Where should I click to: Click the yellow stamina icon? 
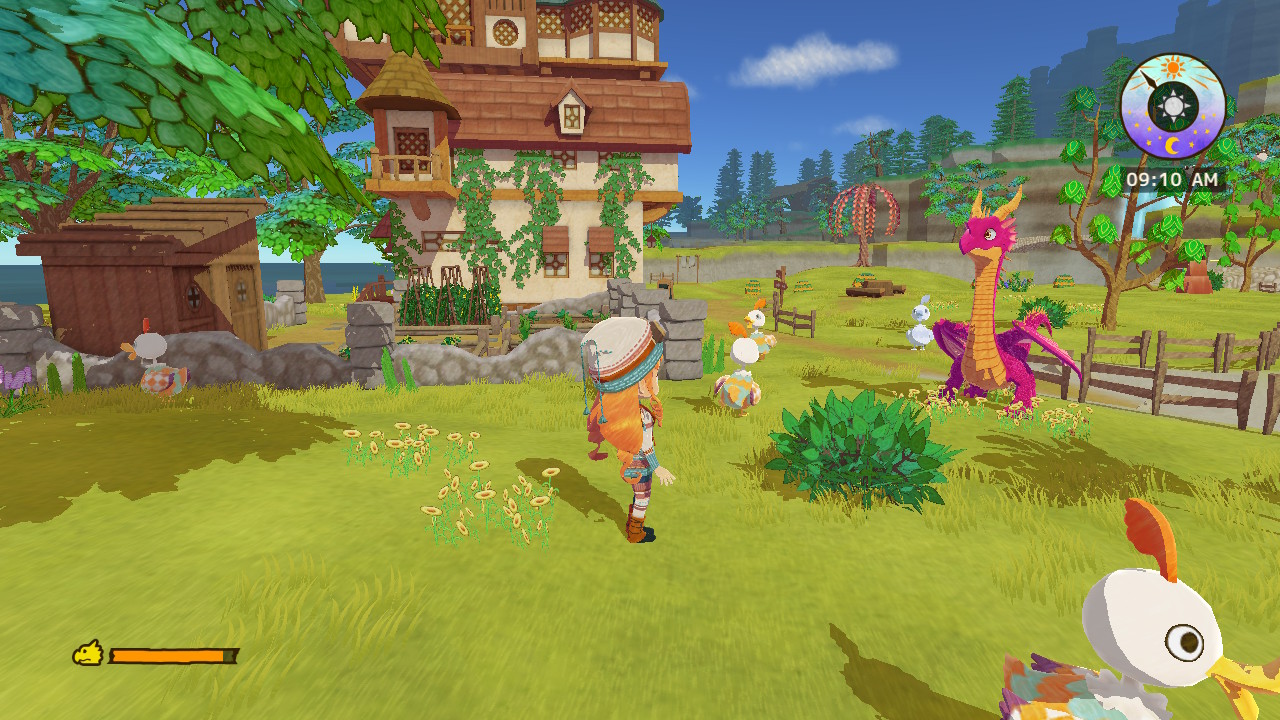88,654
